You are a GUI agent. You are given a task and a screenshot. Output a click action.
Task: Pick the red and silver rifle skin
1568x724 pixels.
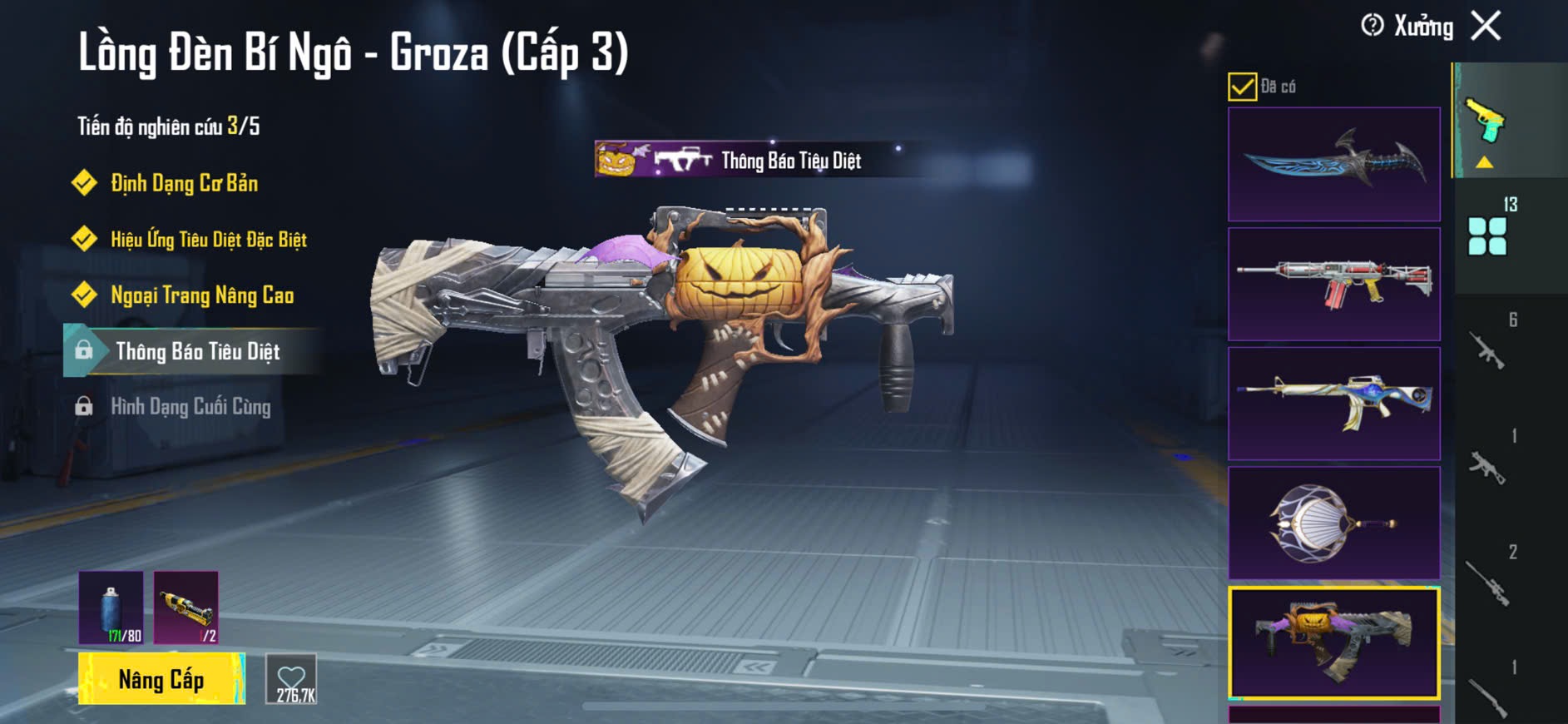point(1333,284)
